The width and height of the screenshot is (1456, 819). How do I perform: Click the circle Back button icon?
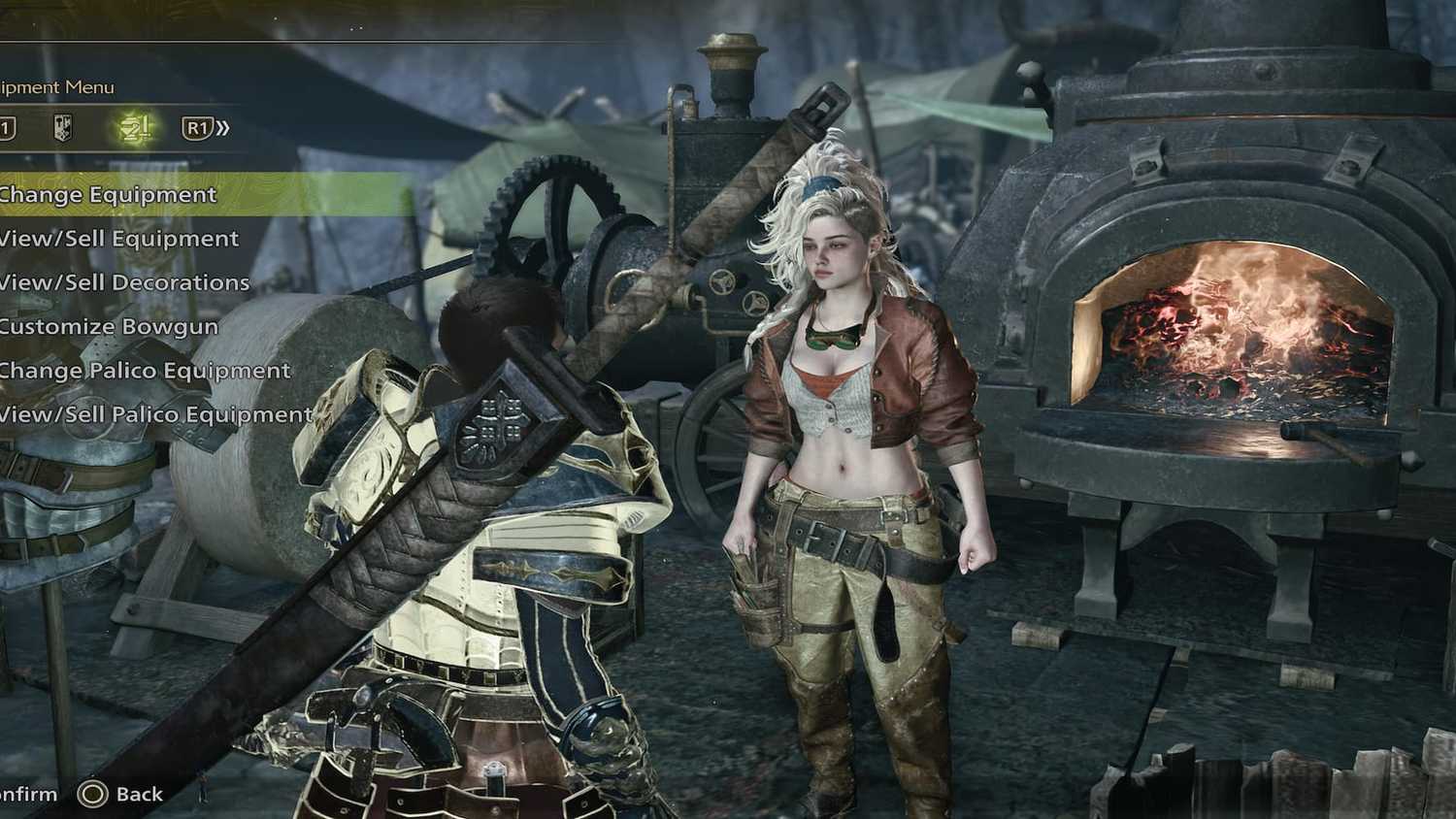pos(95,793)
